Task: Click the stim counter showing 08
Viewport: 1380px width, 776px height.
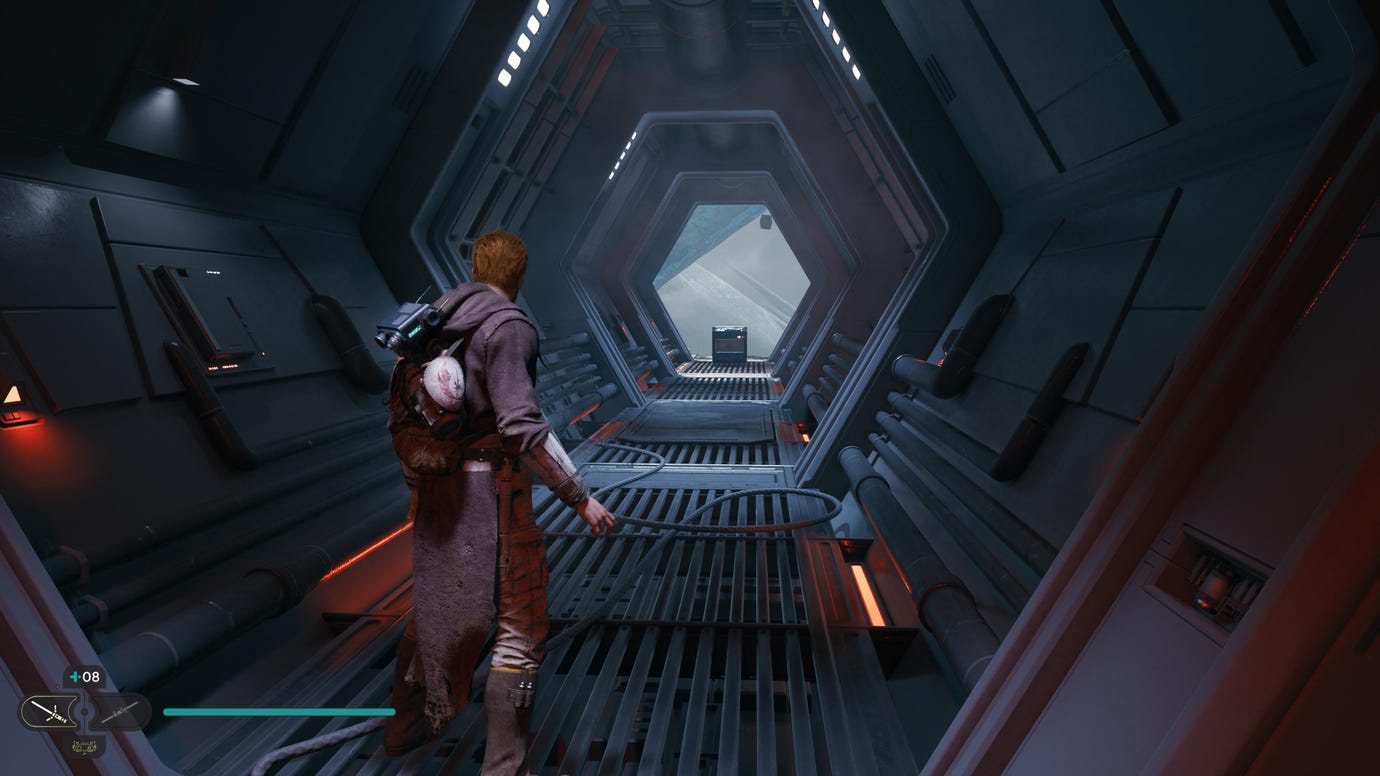Action: (91, 677)
